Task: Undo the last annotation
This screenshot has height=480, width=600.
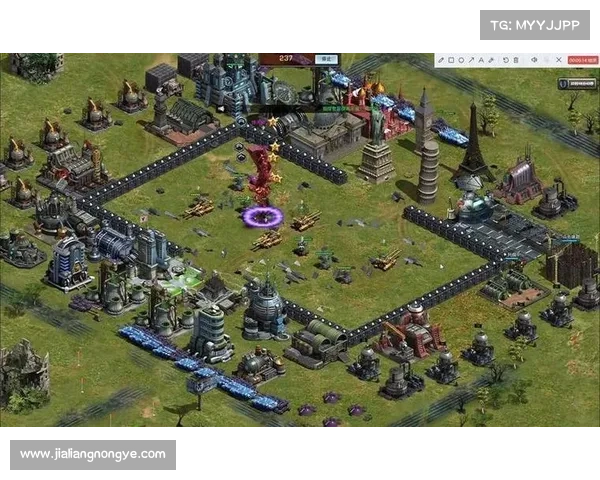Action: 505,60
